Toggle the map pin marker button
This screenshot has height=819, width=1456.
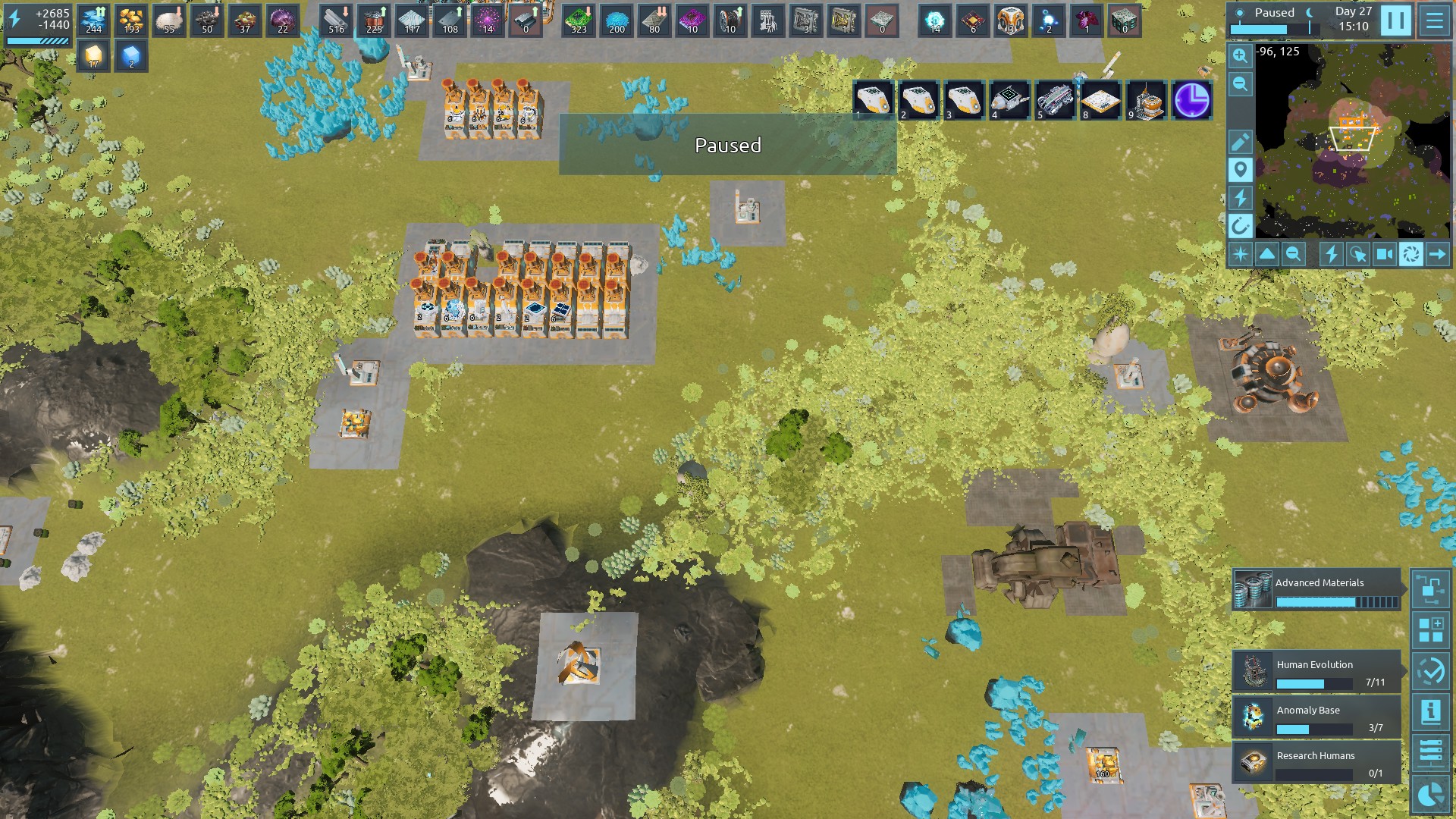pyautogui.click(x=1240, y=170)
